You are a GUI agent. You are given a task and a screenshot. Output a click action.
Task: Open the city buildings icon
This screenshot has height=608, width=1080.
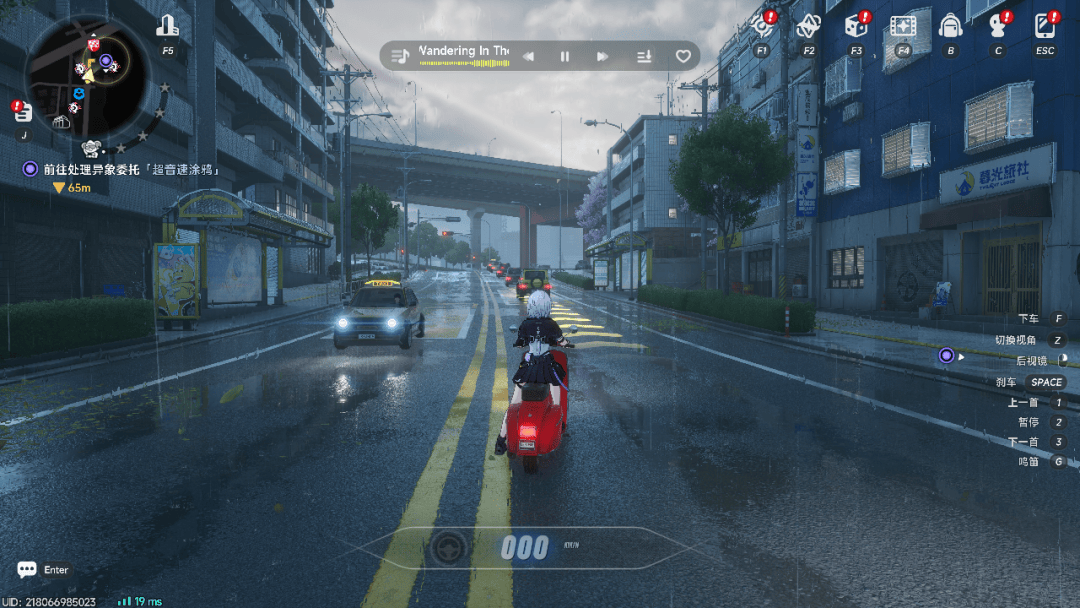[x=167, y=27]
